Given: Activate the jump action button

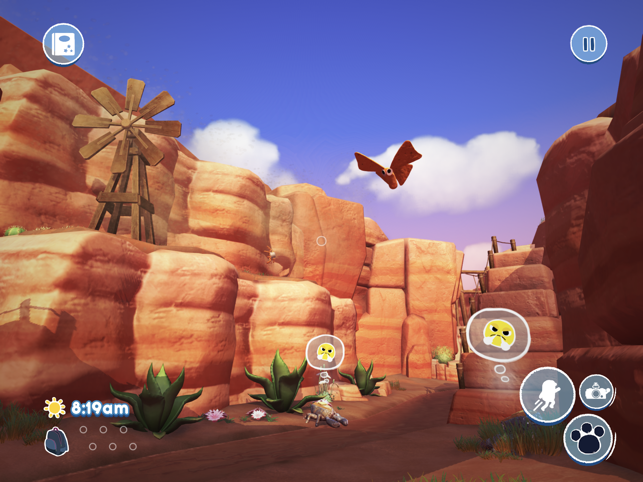Looking at the screenshot, I should point(547,394).
